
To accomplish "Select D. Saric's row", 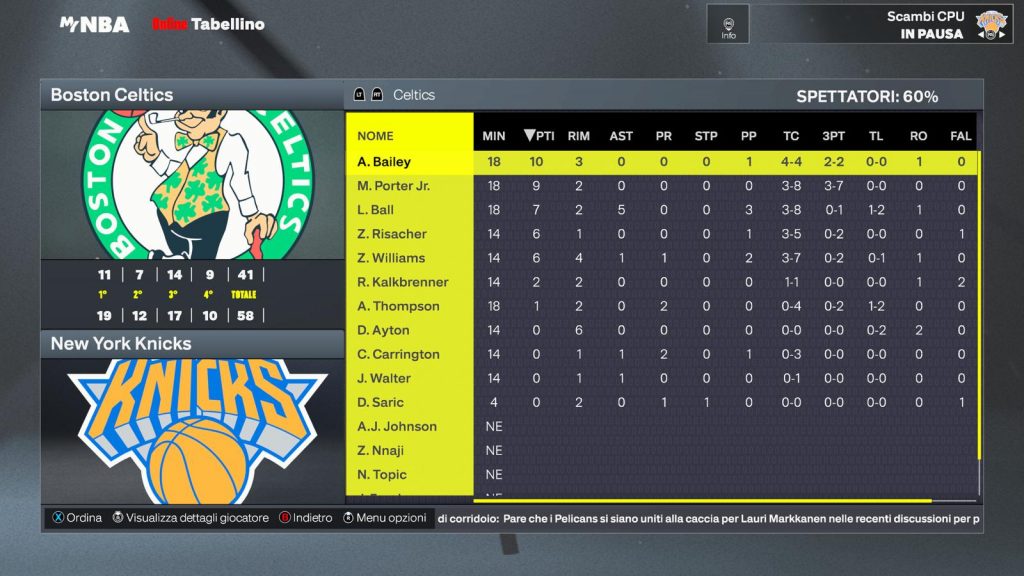I will pos(381,402).
